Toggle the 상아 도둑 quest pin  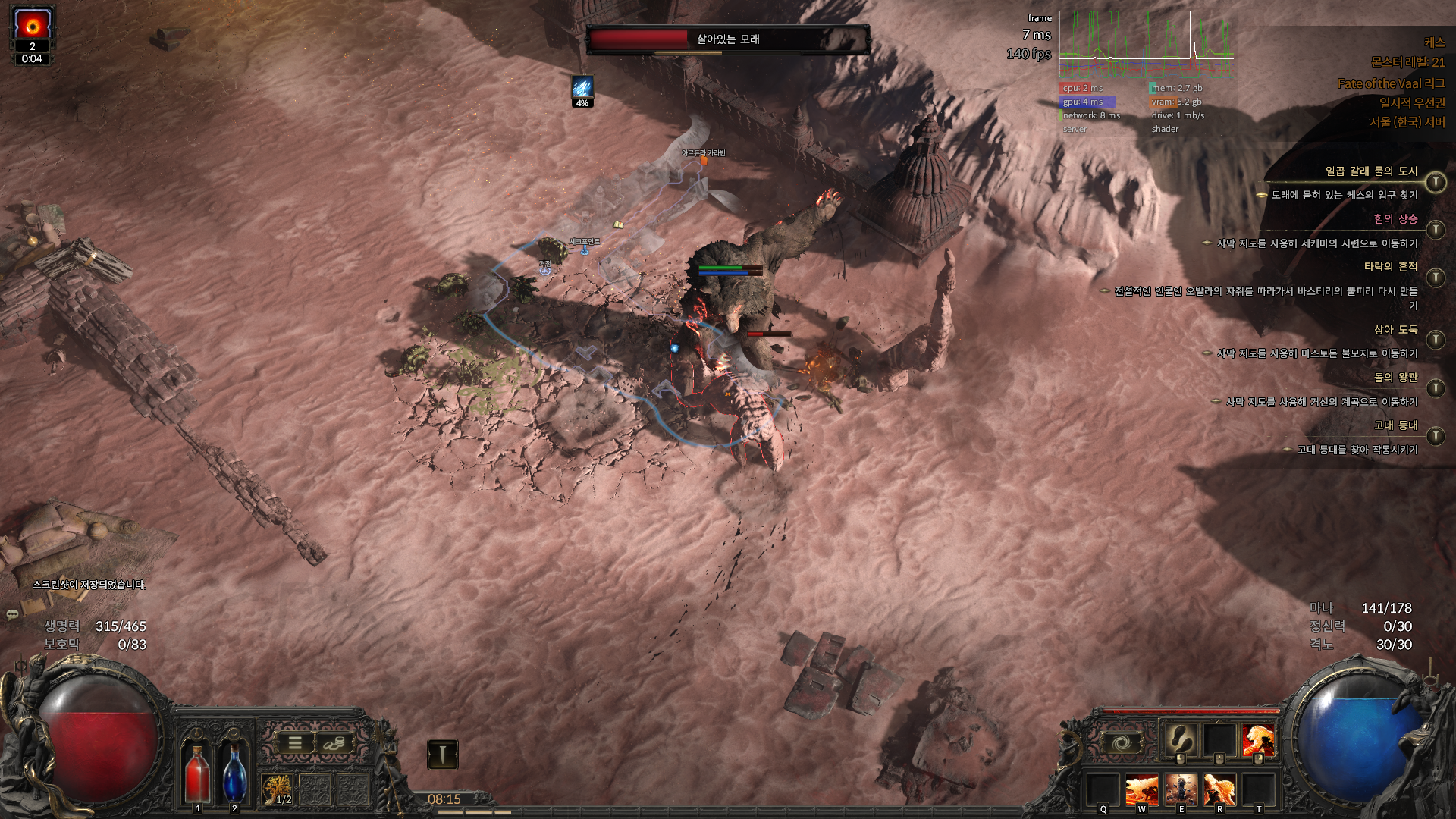point(1435,340)
